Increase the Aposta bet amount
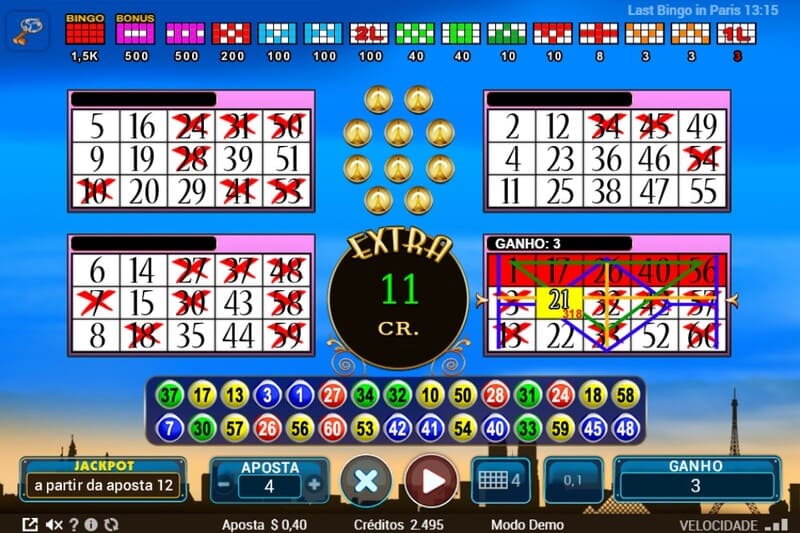This screenshot has width=800, height=533. click(x=314, y=485)
